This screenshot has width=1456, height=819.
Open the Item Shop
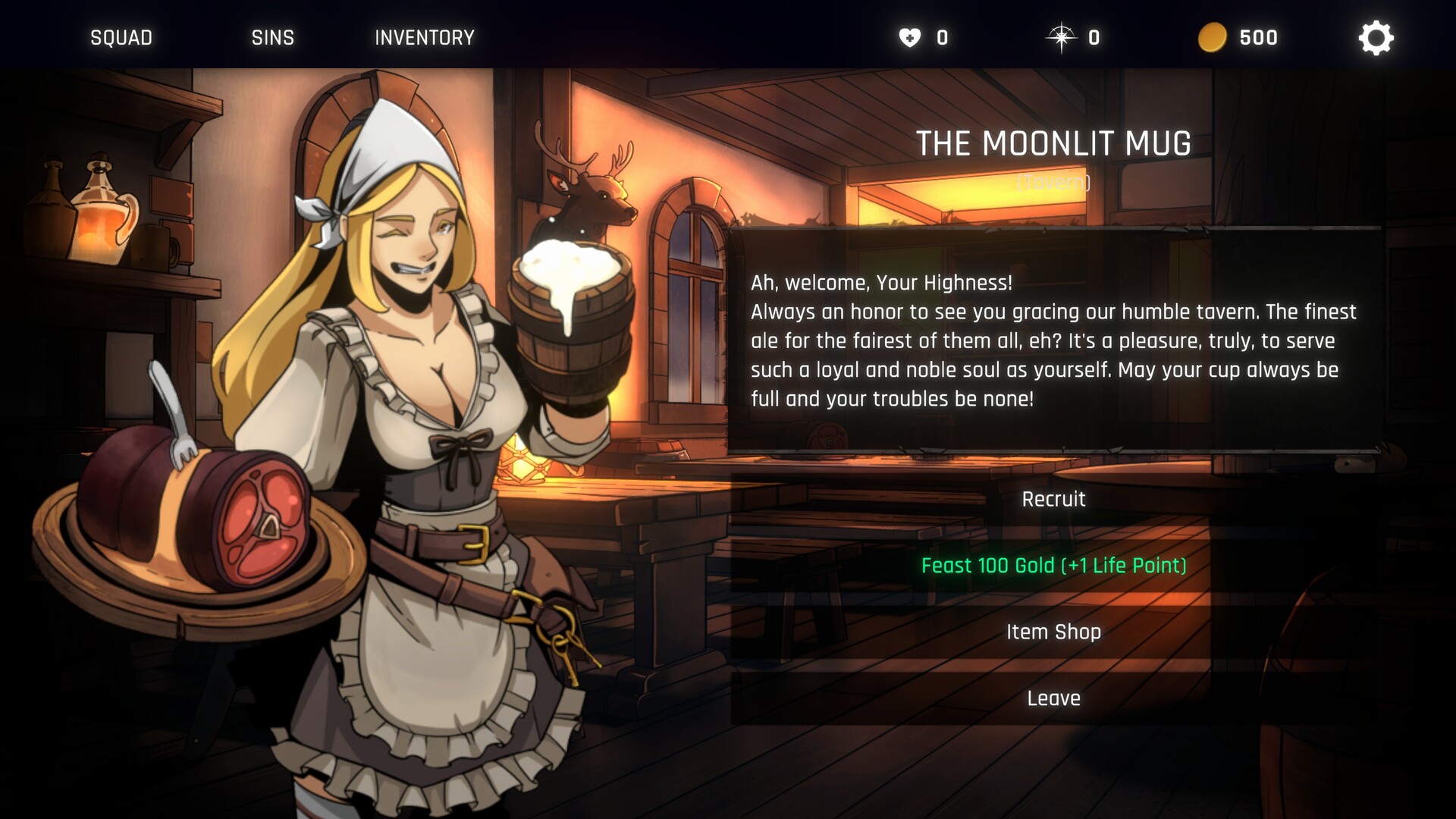coord(1053,631)
